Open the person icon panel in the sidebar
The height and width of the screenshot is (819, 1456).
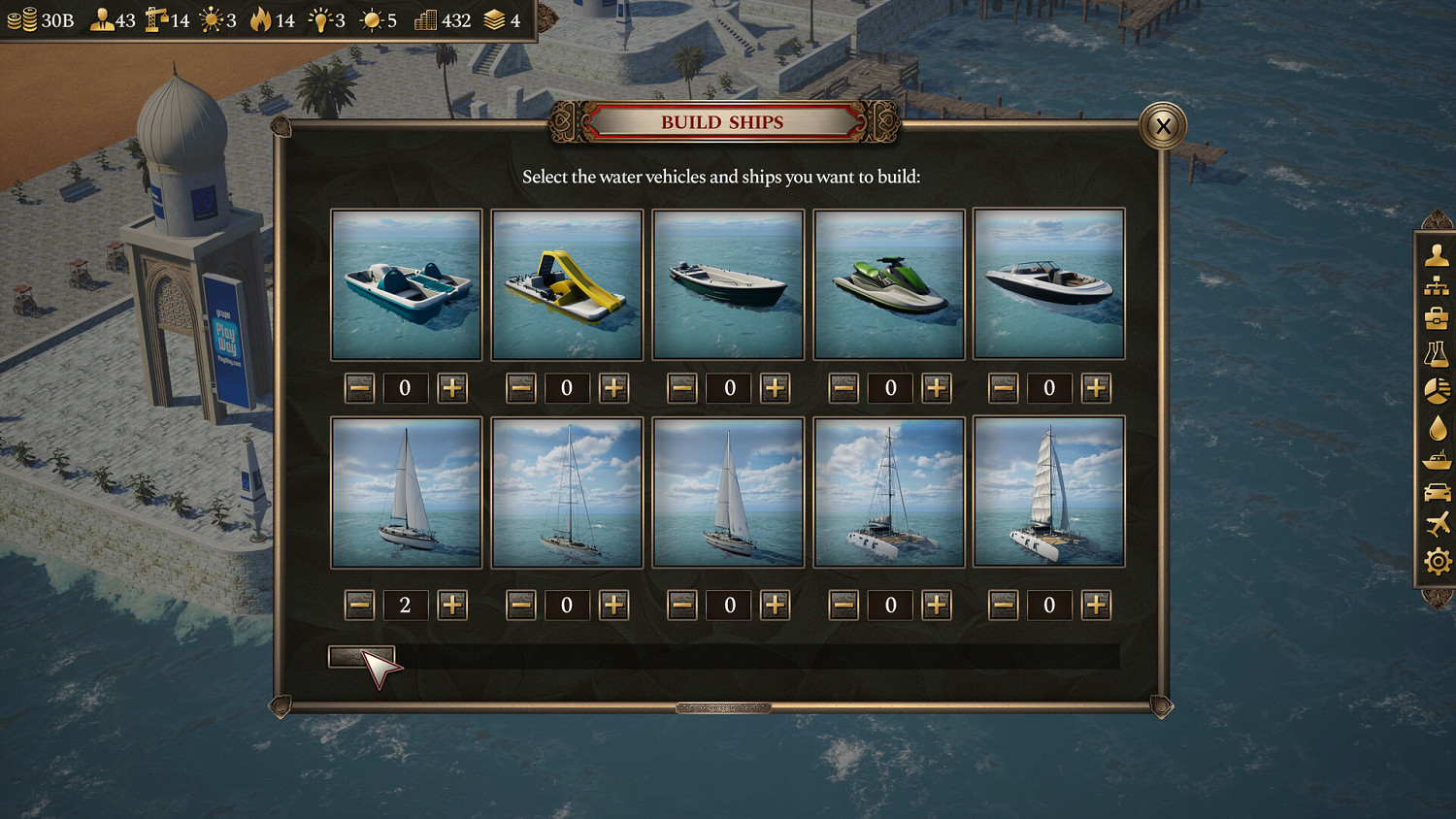1438,254
